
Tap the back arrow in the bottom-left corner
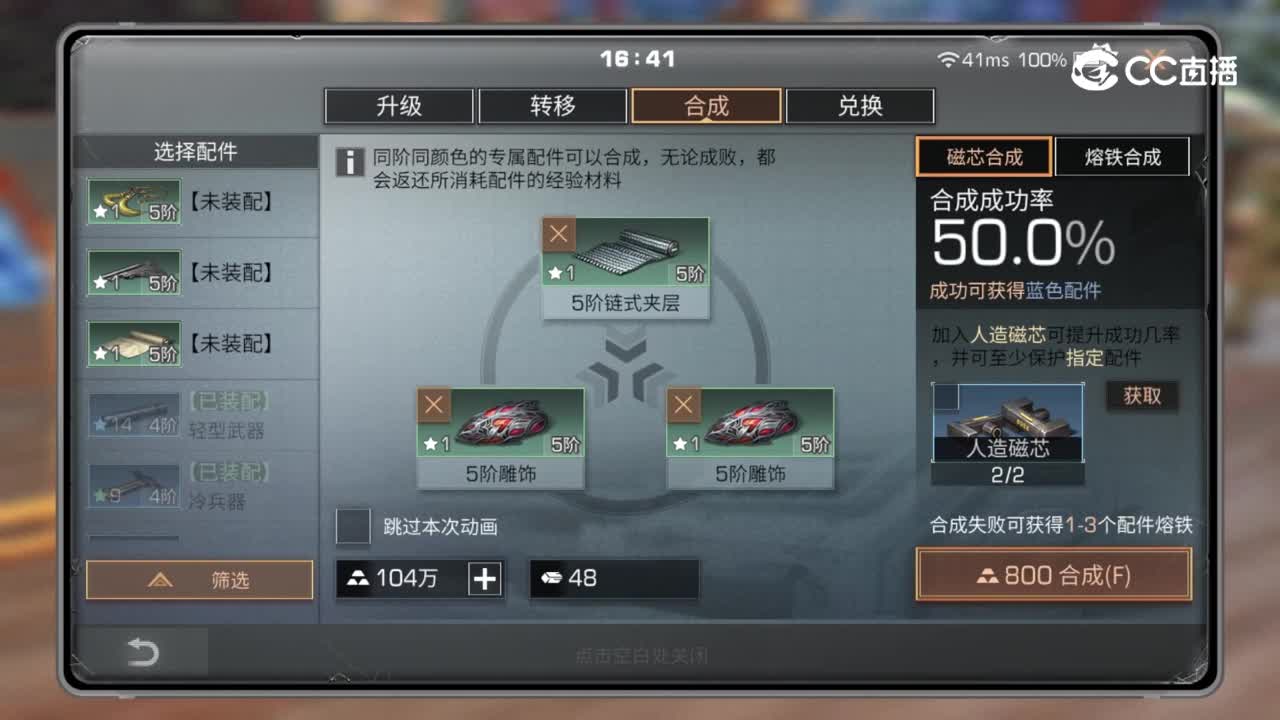144,651
